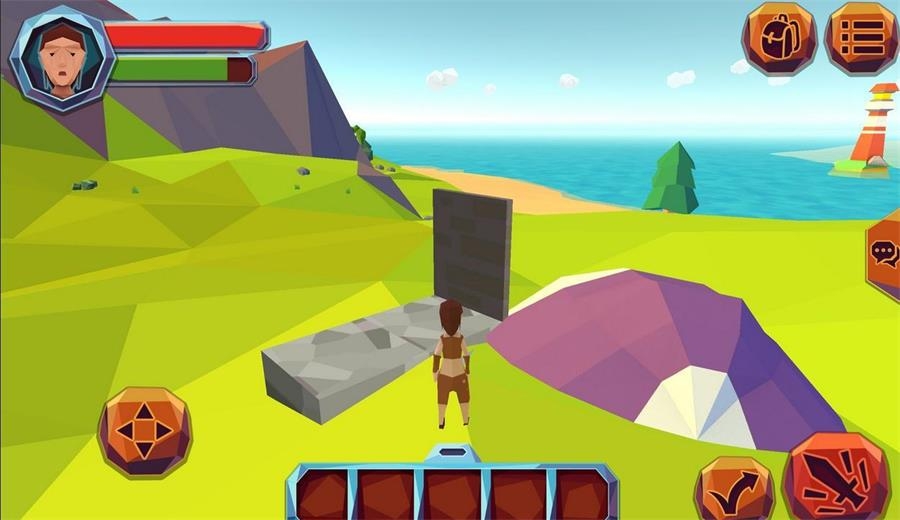Tap the directional movement pad

[x=145, y=432]
